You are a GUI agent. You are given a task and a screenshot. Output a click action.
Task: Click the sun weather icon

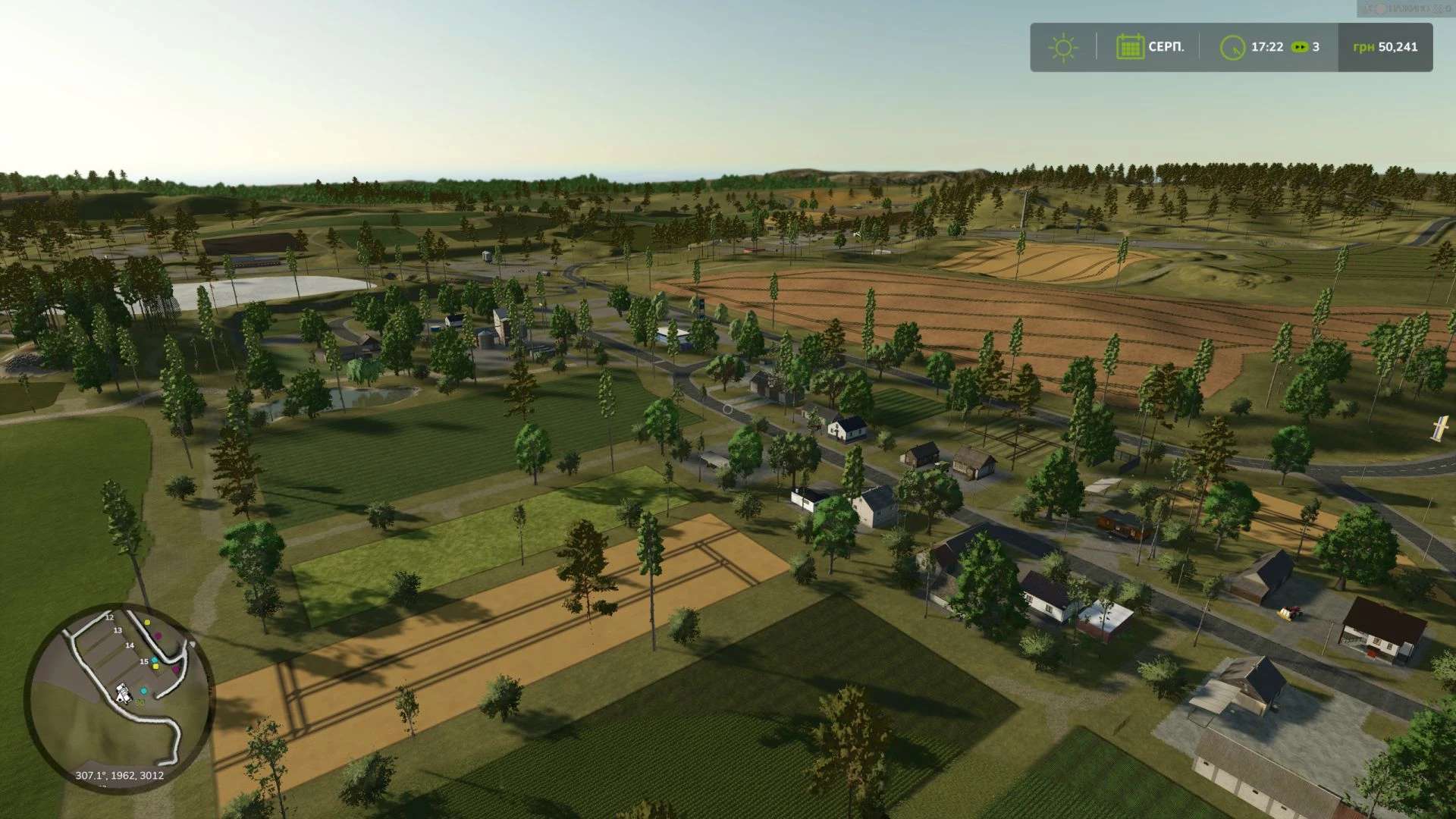click(x=1062, y=47)
